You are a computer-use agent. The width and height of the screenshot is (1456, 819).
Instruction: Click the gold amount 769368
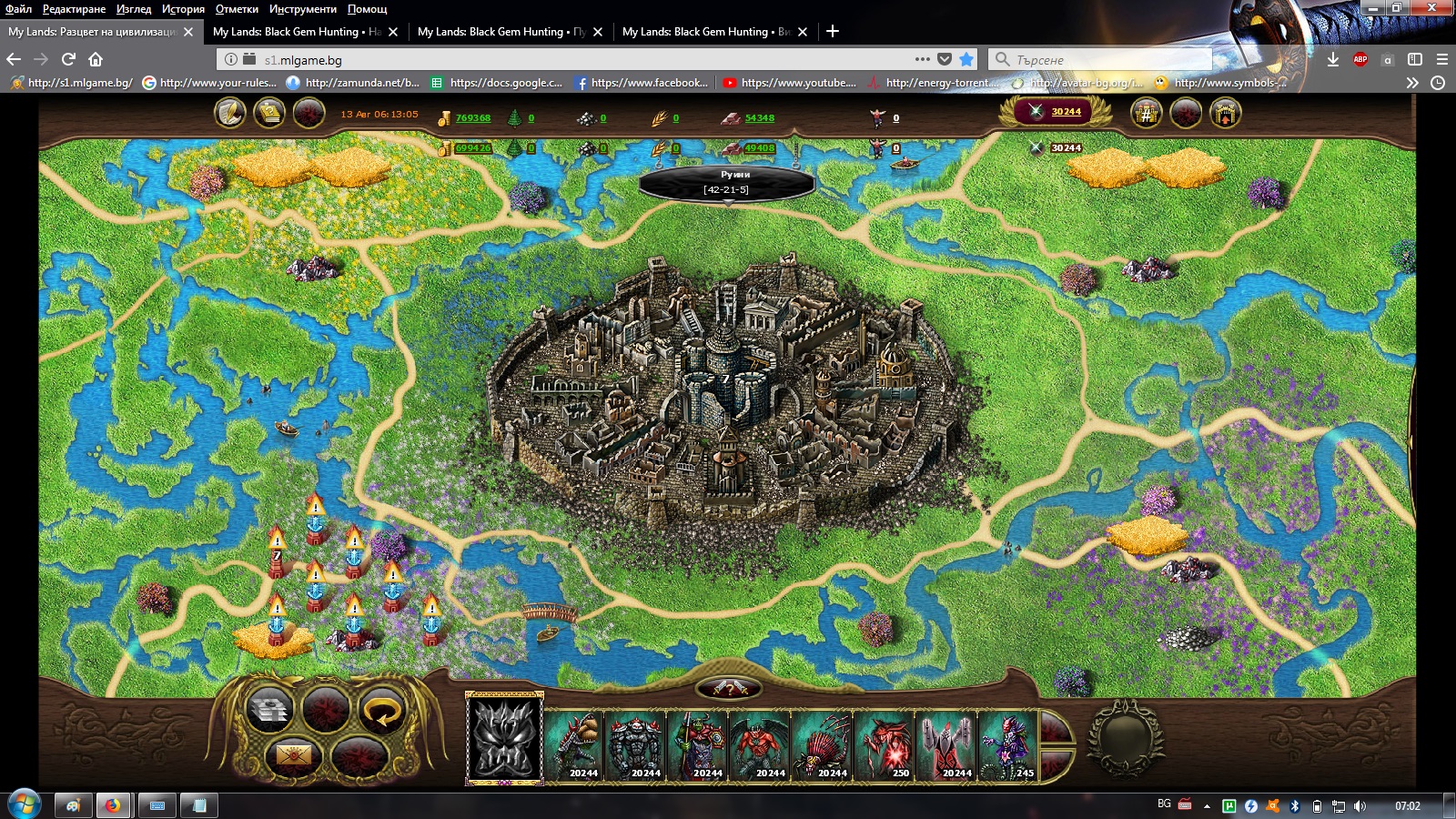click(472, 118)
